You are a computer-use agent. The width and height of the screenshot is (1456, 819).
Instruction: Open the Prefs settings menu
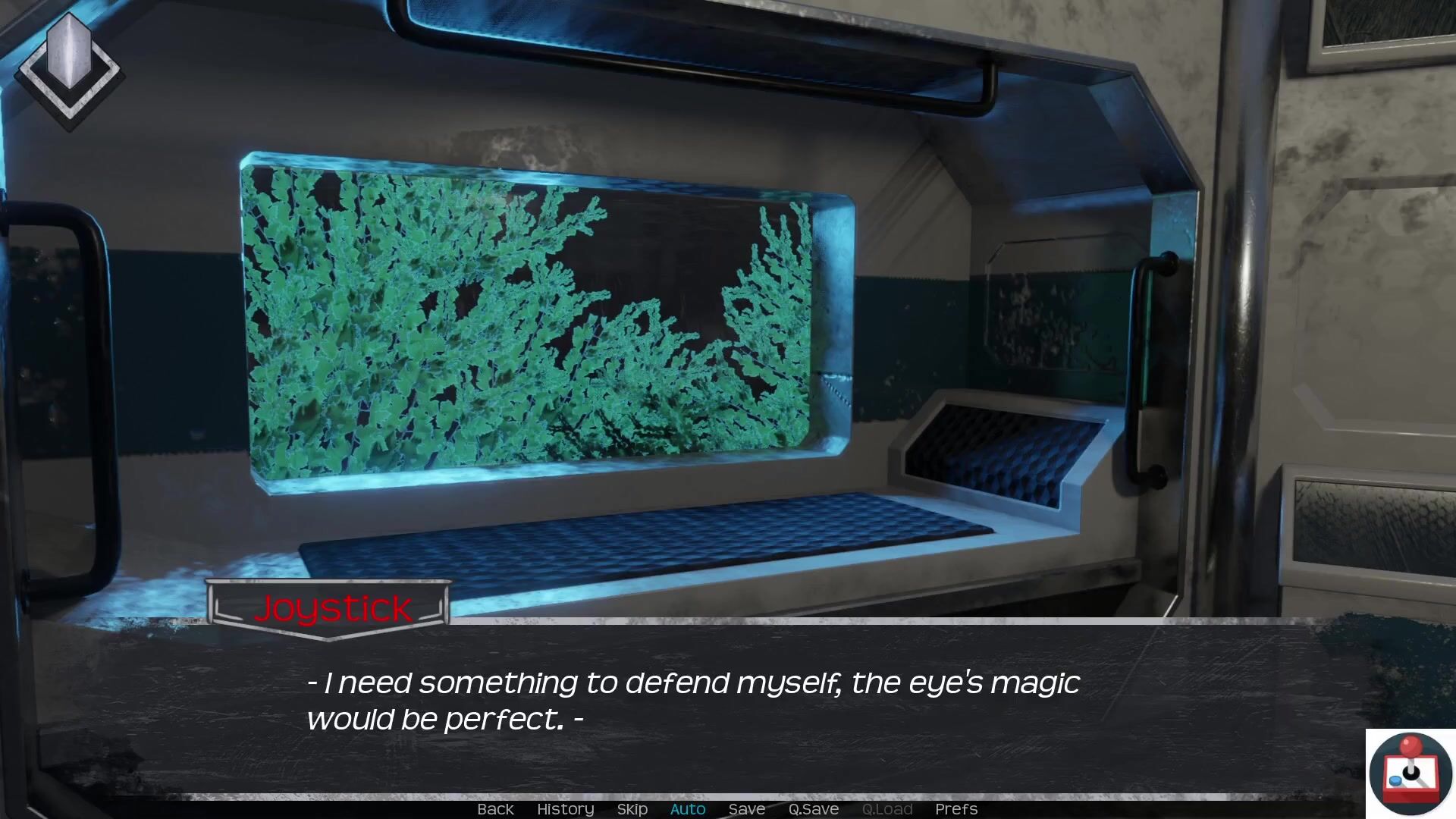click(955, 809)
